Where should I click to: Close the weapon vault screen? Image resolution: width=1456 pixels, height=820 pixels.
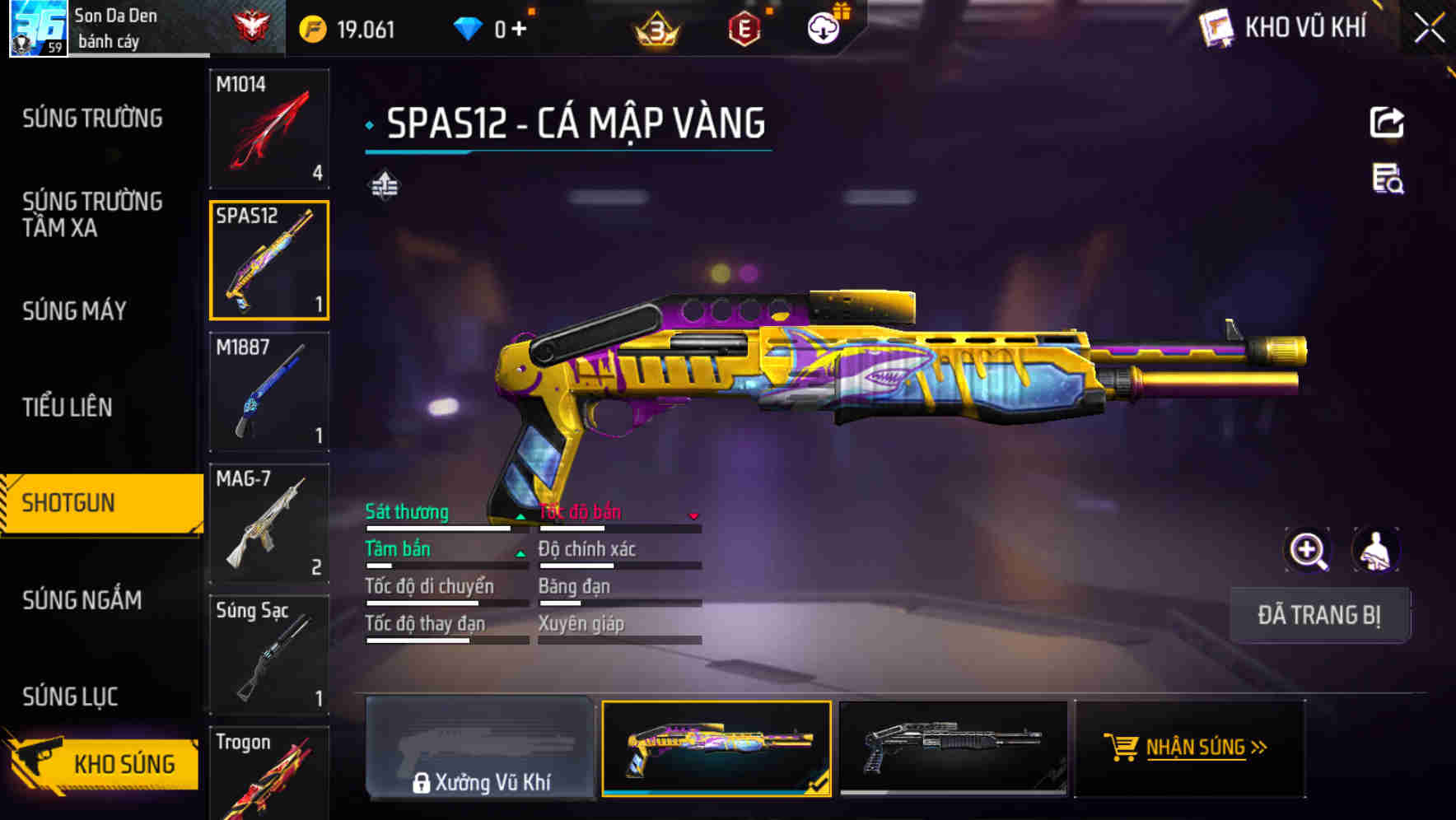pos(1430,29)
